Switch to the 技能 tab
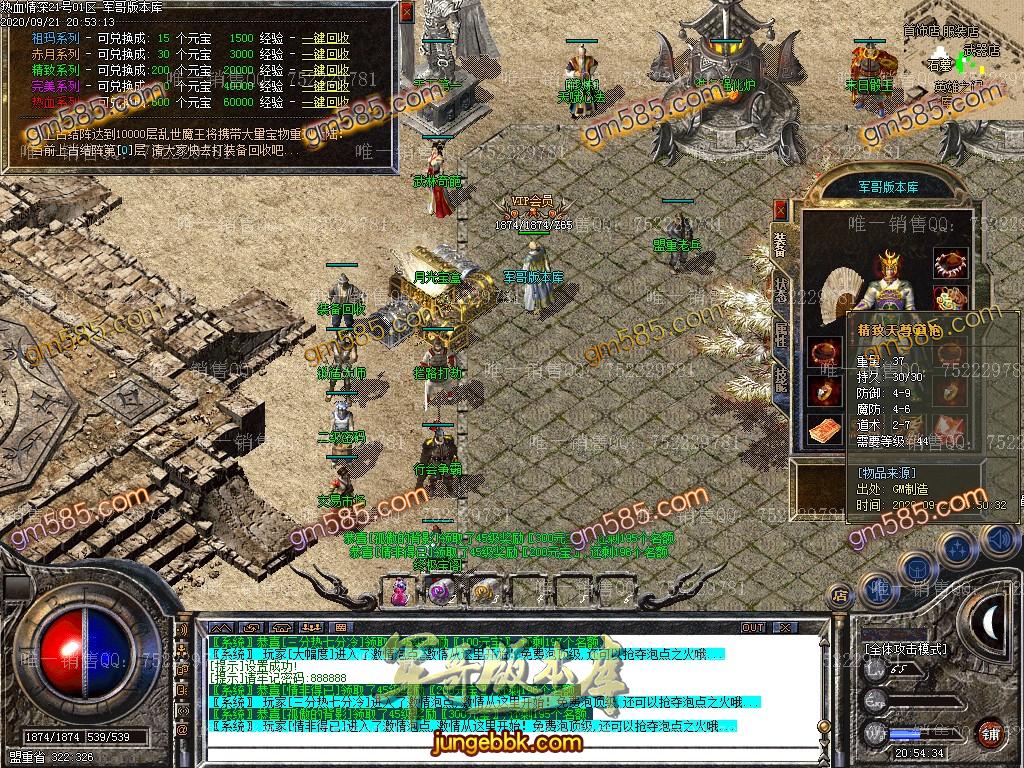The image size is (1024, 768). [780, 378]
